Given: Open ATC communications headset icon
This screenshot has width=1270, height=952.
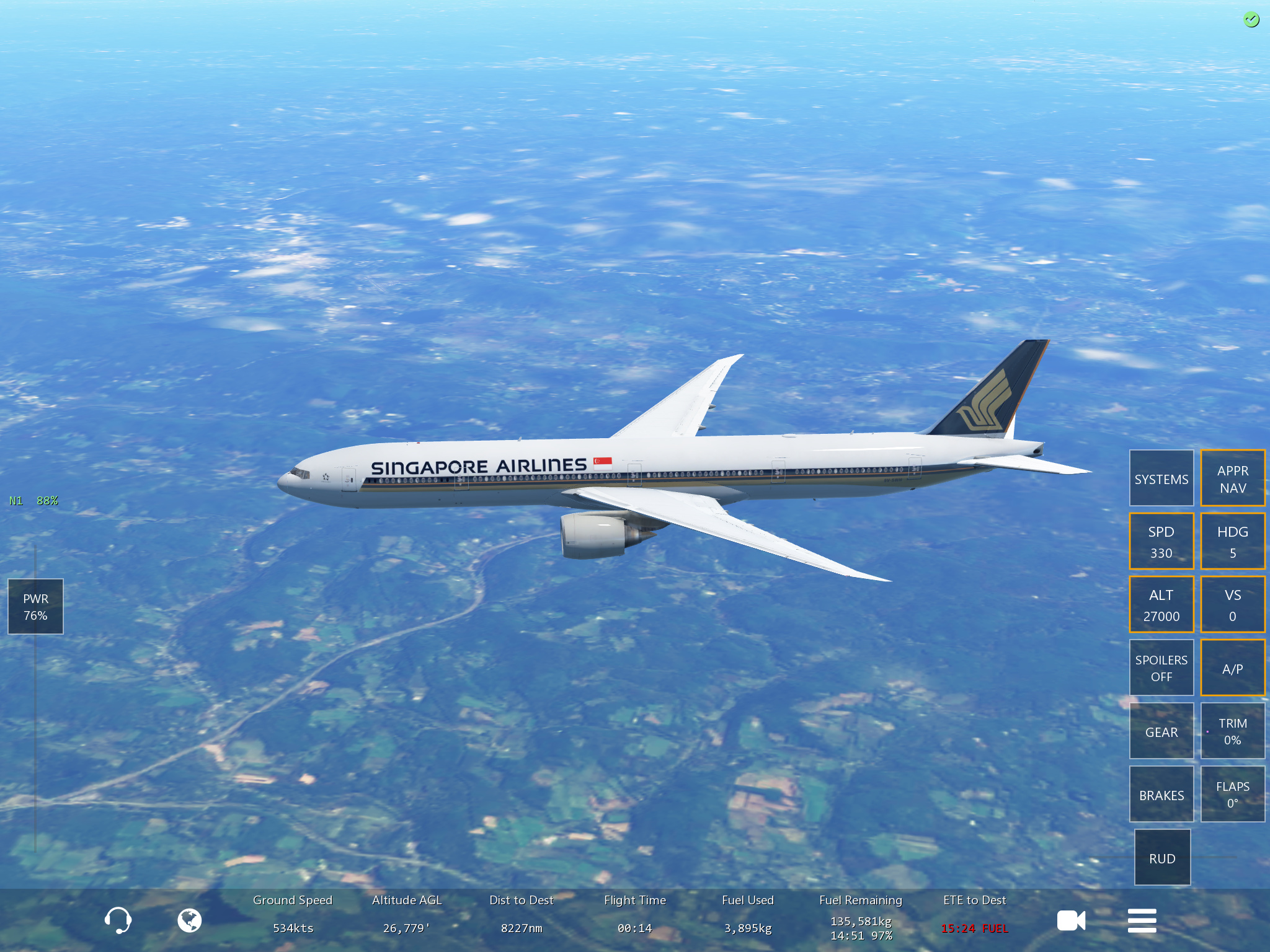Looking at the screenshot, I should [x=118, y=920].
